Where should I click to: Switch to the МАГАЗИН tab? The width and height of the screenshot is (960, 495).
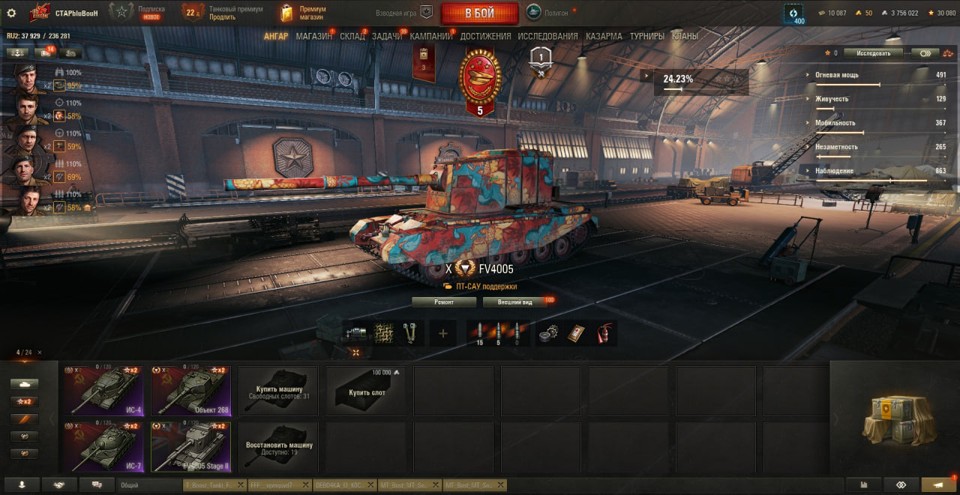coord(314,36)
